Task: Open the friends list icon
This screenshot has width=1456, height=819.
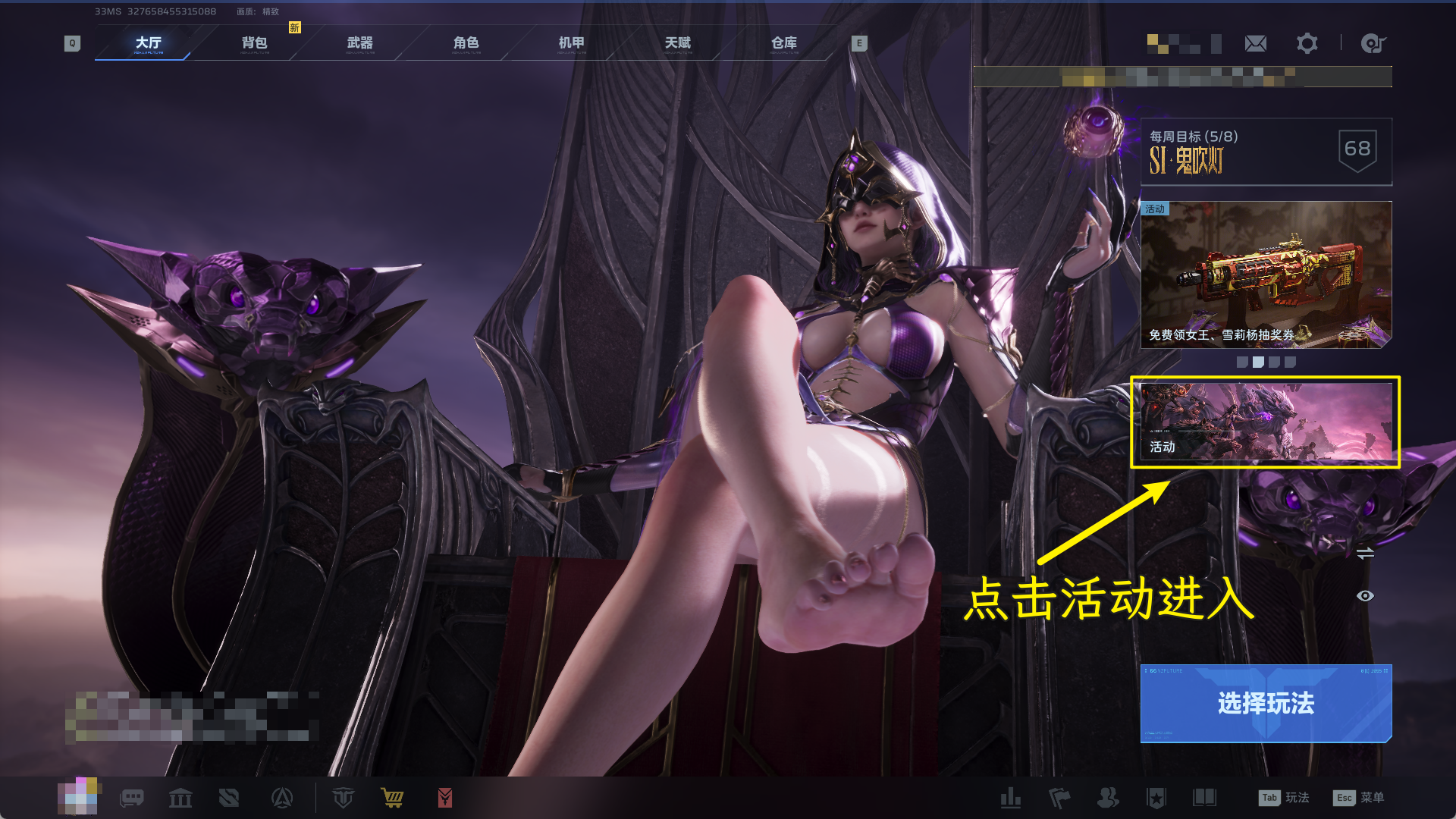Action: point(1109,798)
